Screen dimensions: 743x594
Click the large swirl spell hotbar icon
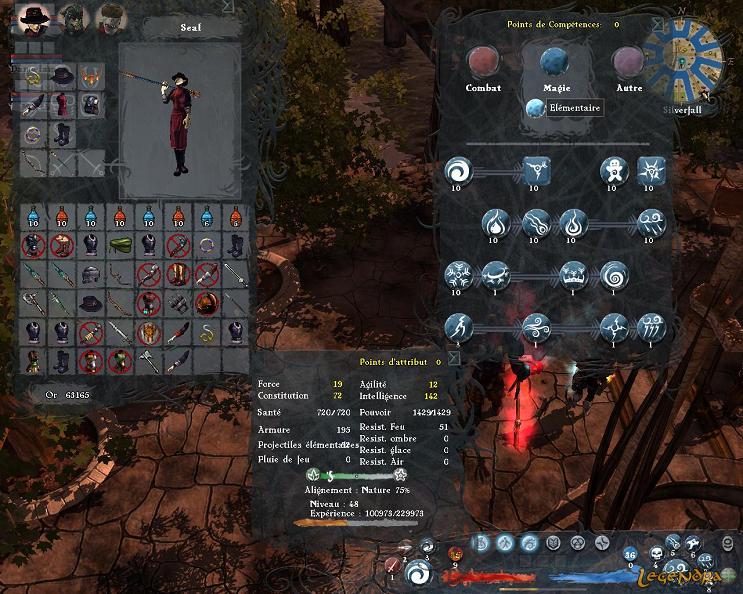(x=420, y=574)
